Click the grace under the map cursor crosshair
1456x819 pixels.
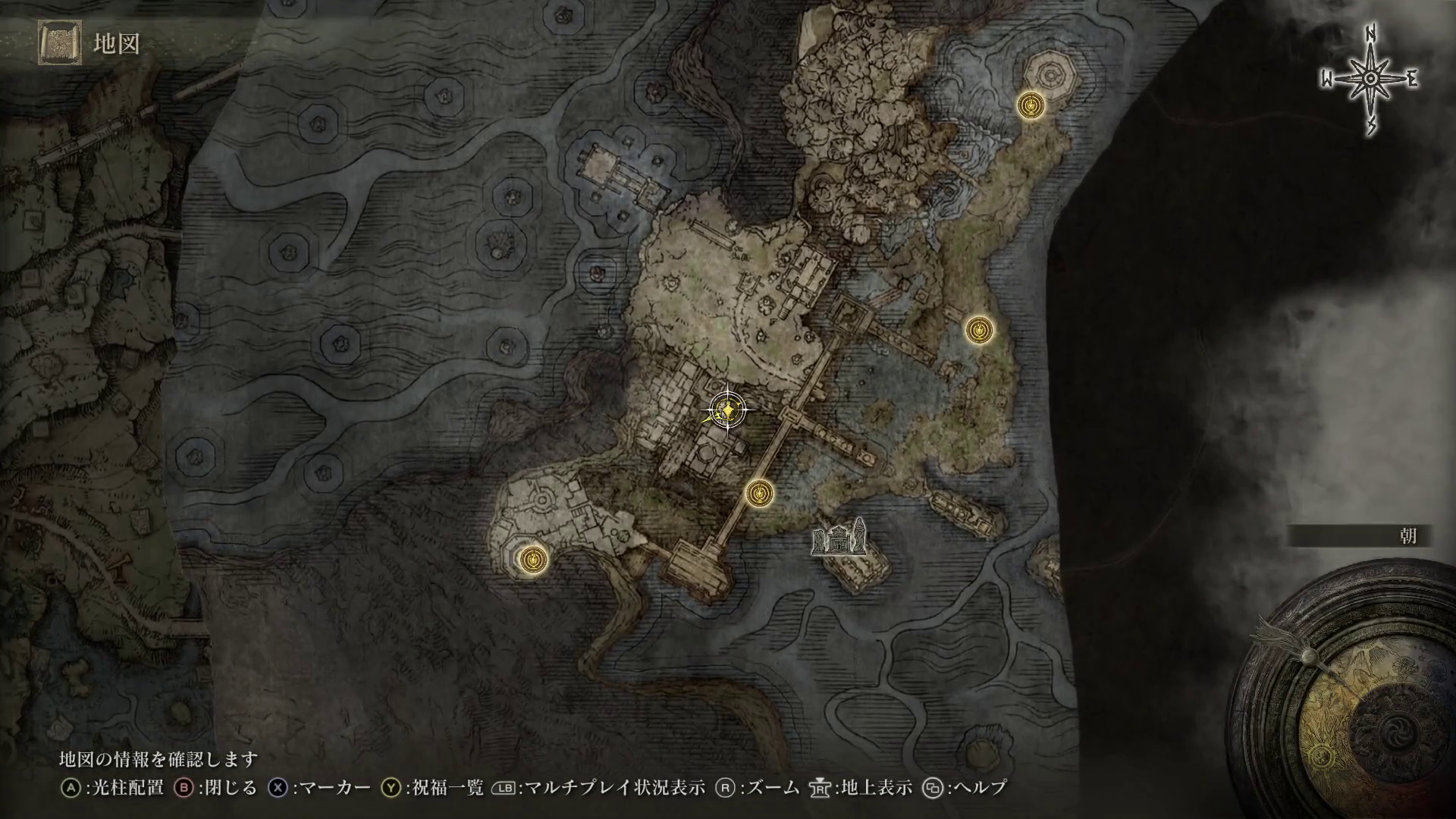(727, 410)
